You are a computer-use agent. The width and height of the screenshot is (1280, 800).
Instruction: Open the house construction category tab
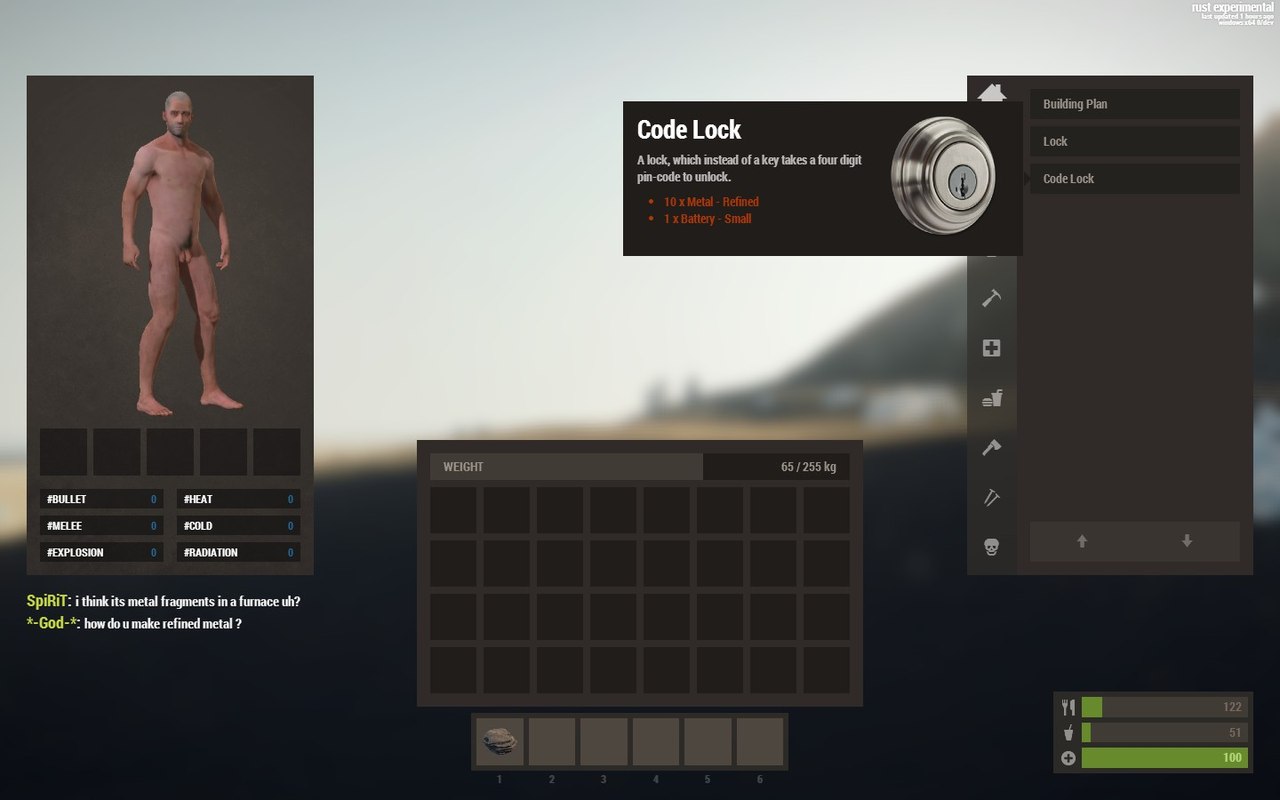pyautogui.click(x=991, y=93)
